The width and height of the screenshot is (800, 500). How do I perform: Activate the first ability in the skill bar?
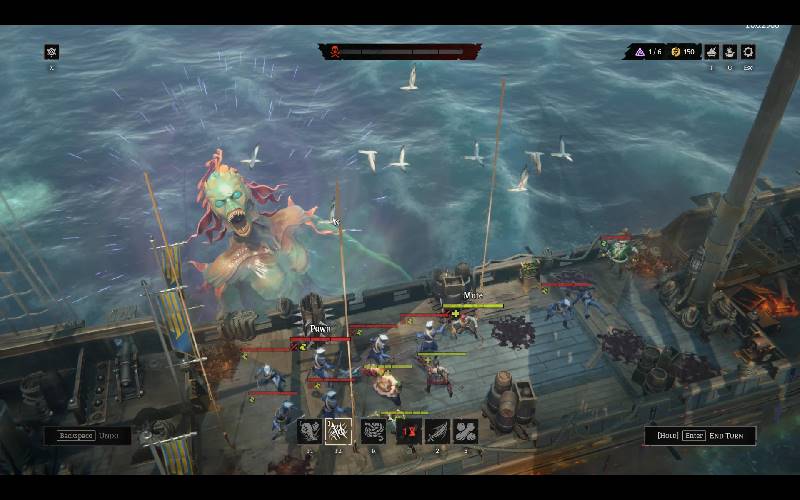tap(309, 431)
